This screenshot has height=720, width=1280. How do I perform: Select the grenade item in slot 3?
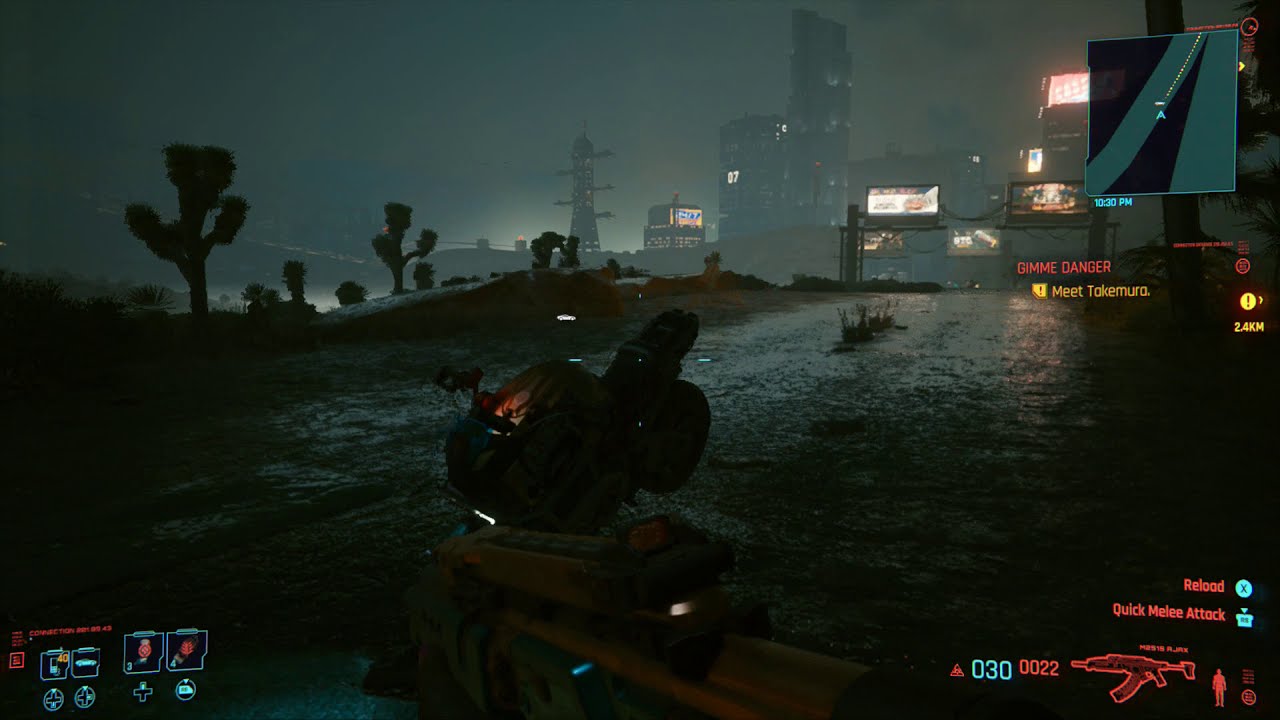click(x=143, y=650)
